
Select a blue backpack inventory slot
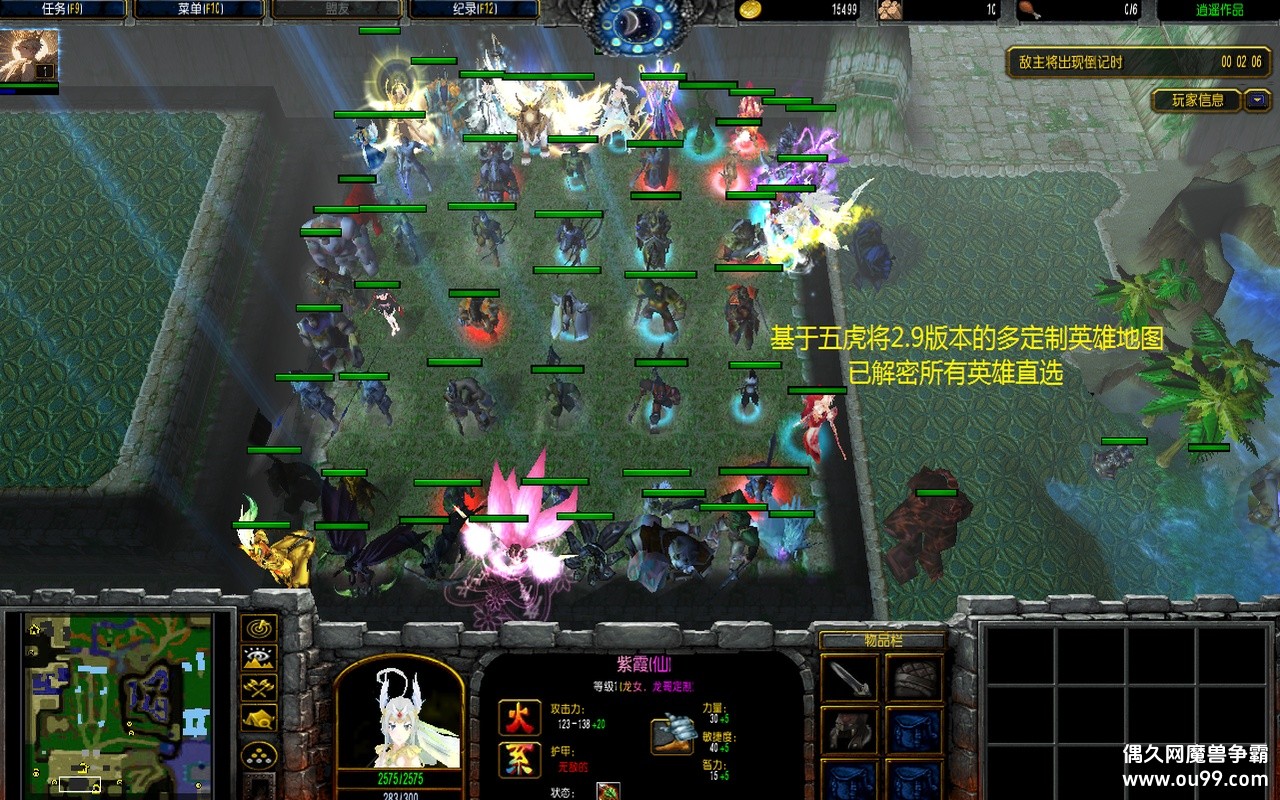click(x=915, y=730)
